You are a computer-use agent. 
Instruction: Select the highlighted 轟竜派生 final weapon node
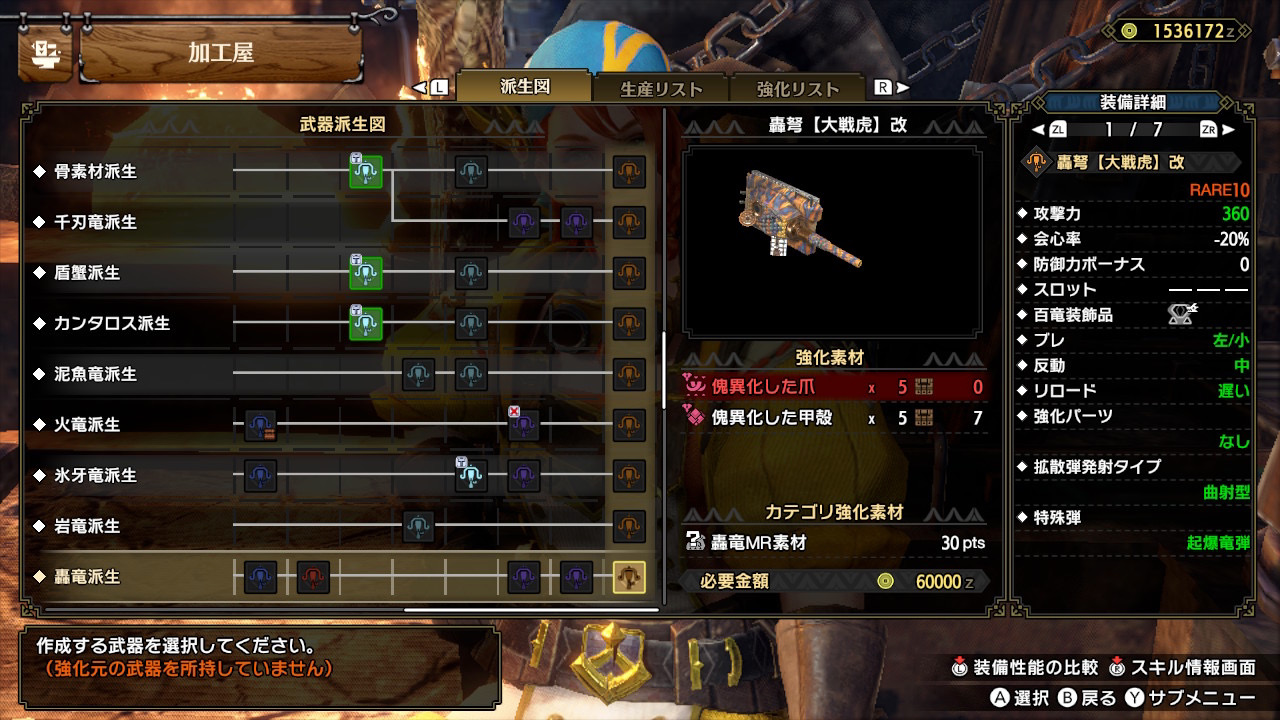629,577
